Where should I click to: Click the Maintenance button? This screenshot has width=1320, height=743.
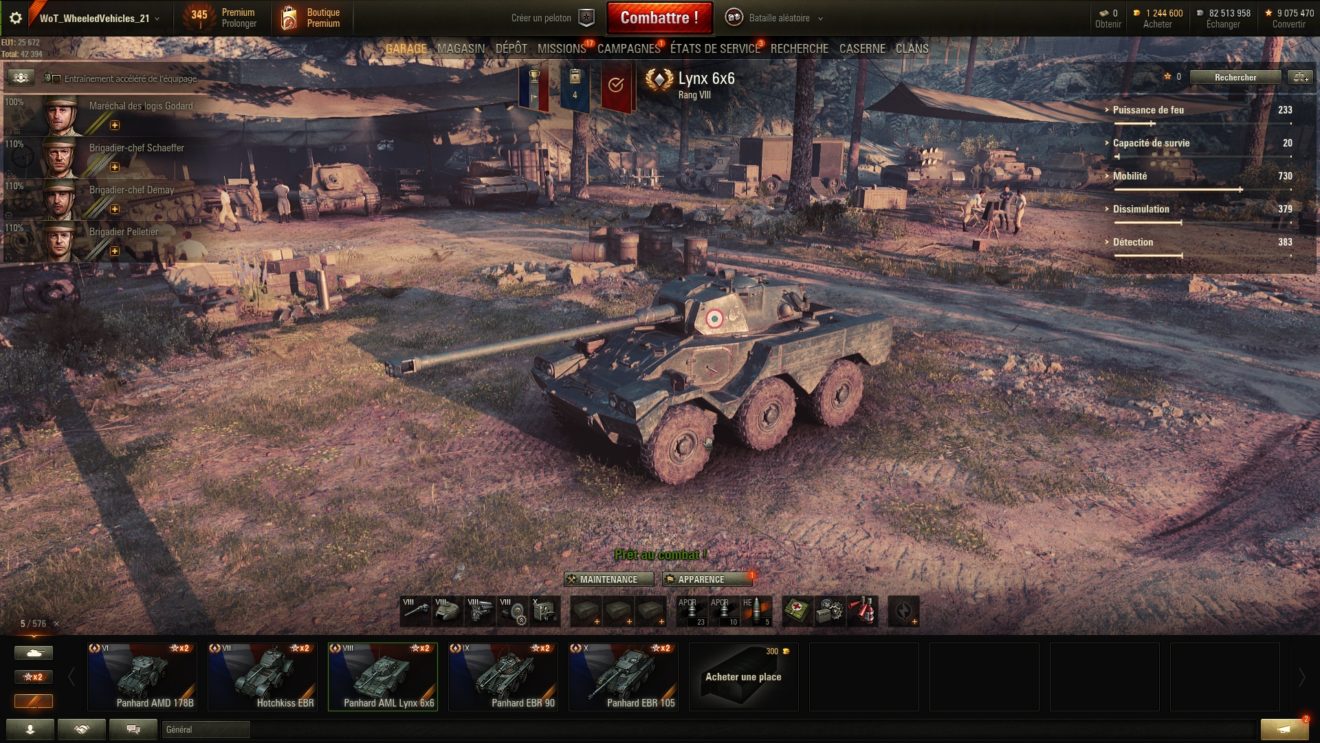(608, 579)
